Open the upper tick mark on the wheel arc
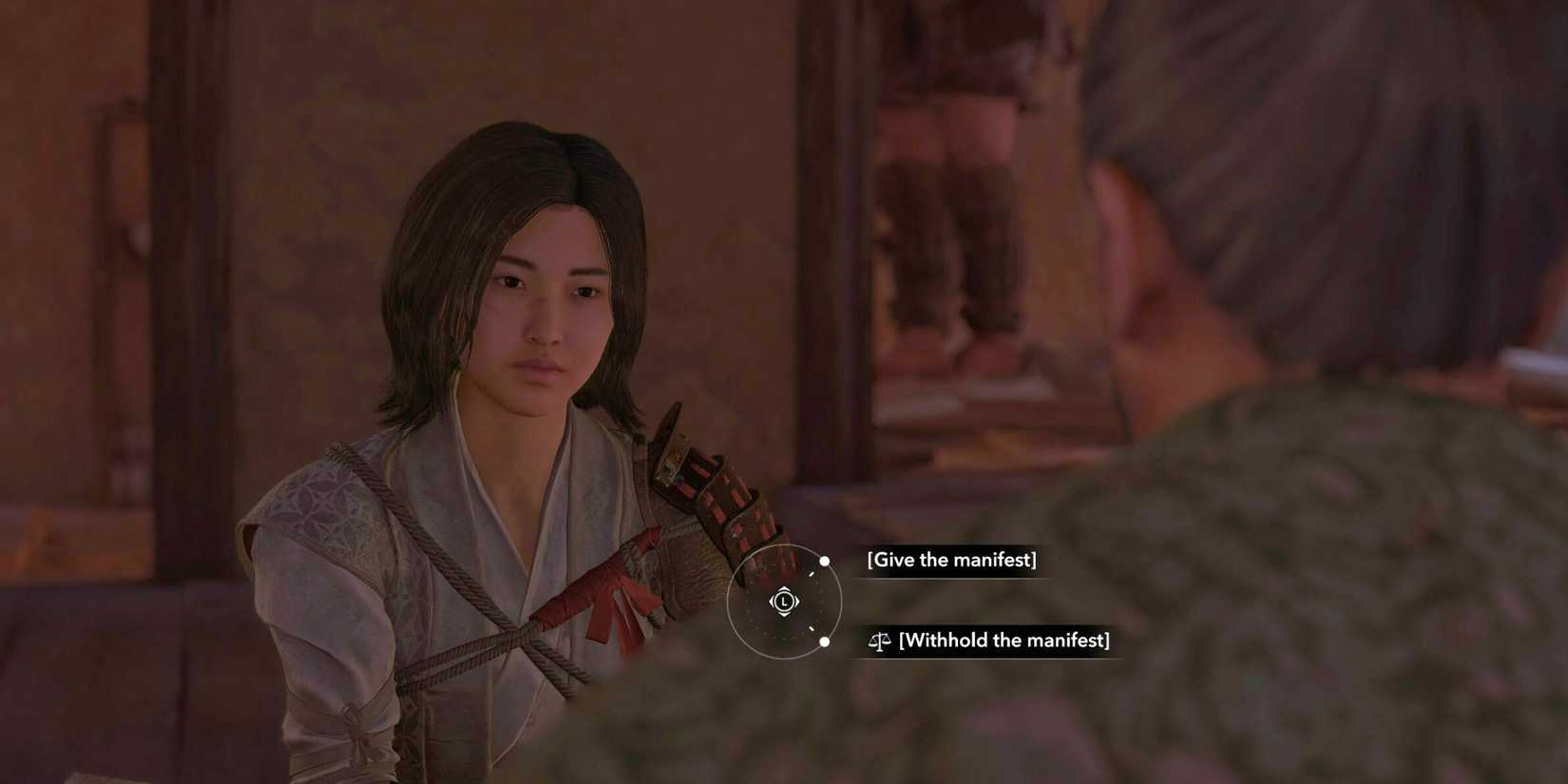The height and width of the screenshot is (784, 1568). 811,573
